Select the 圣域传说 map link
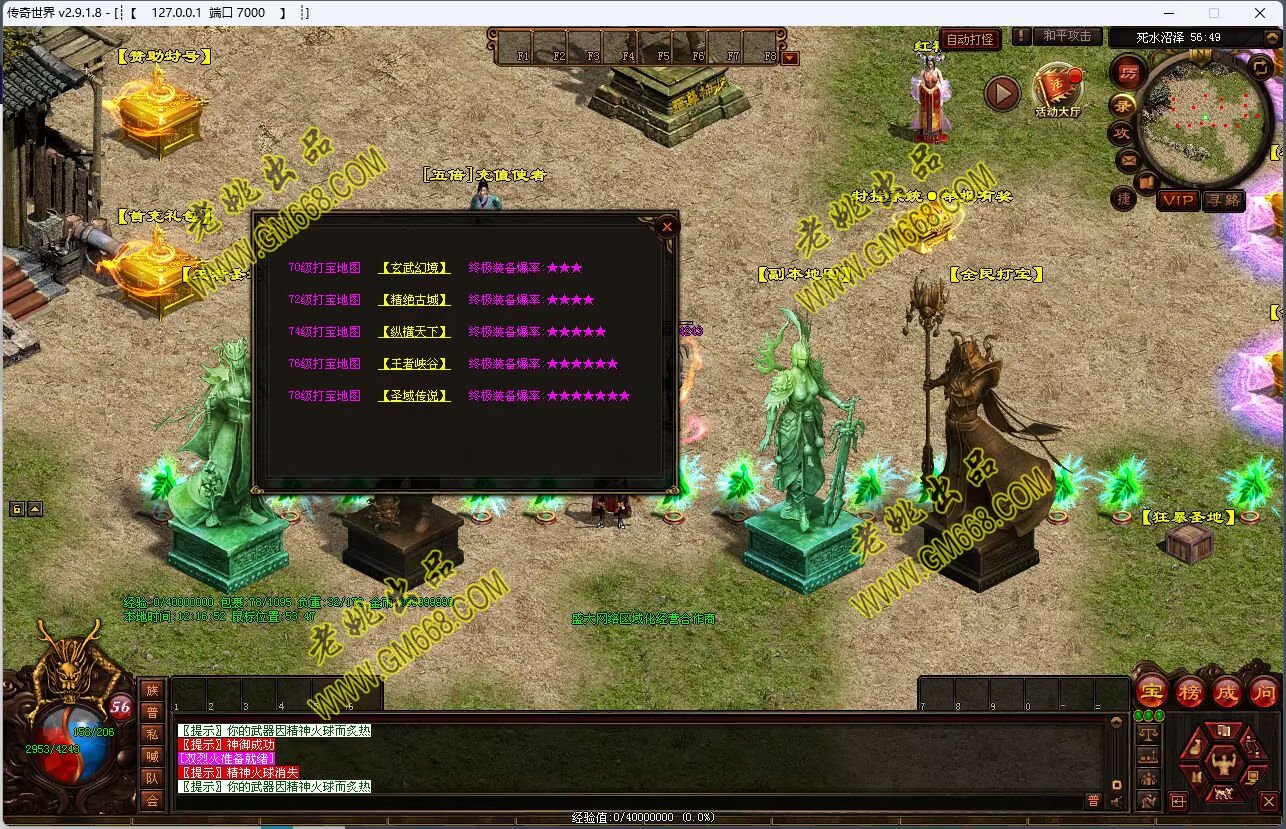This screenshot has height=829, width=1286. [x=414, y=396]
